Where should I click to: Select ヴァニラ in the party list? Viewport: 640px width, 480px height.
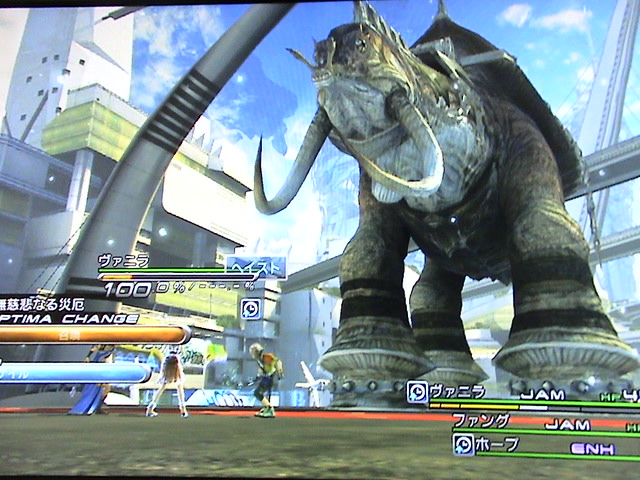tap(458, 391)
